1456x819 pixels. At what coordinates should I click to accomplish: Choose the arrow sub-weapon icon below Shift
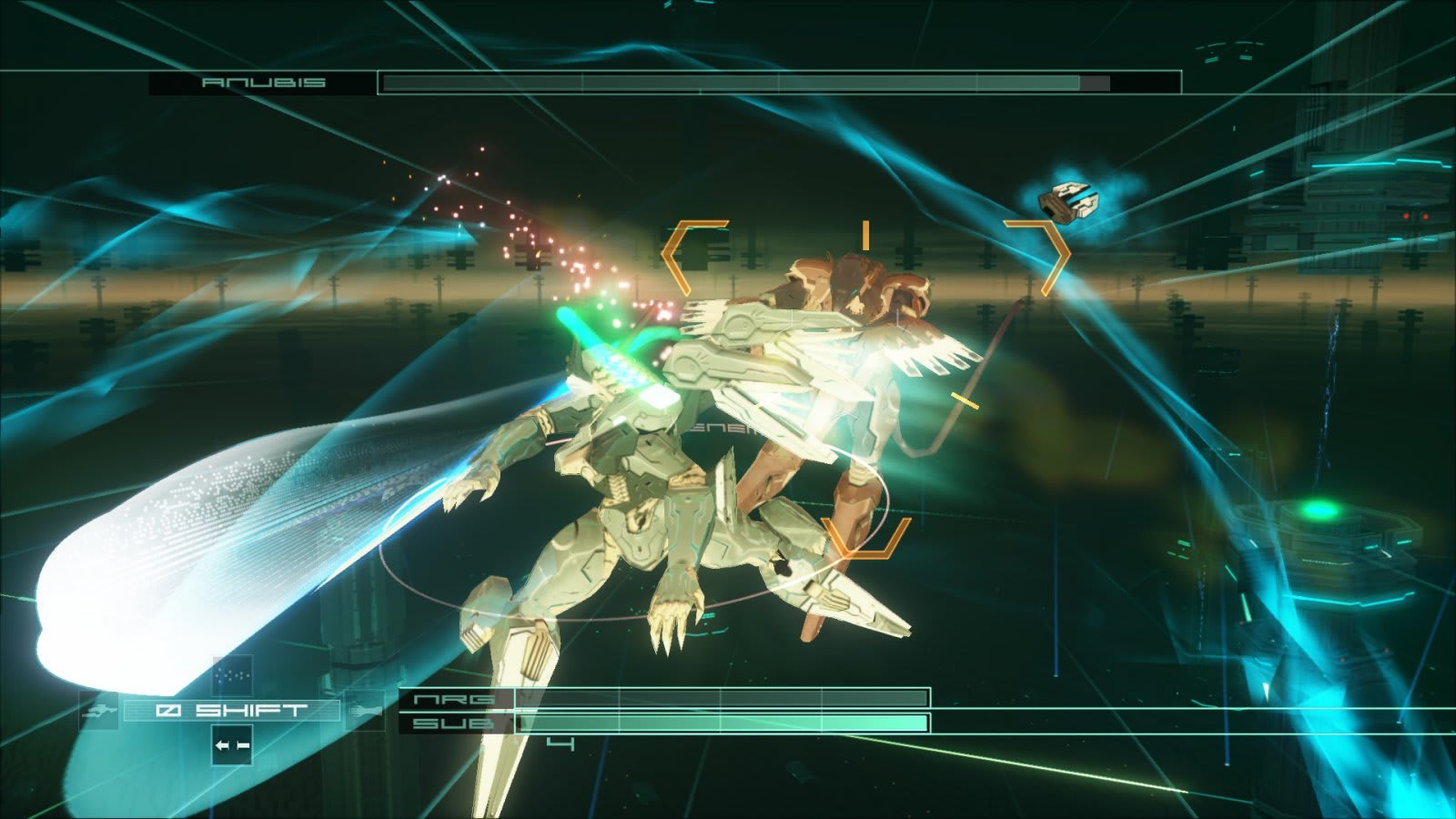tap(231, 745)
